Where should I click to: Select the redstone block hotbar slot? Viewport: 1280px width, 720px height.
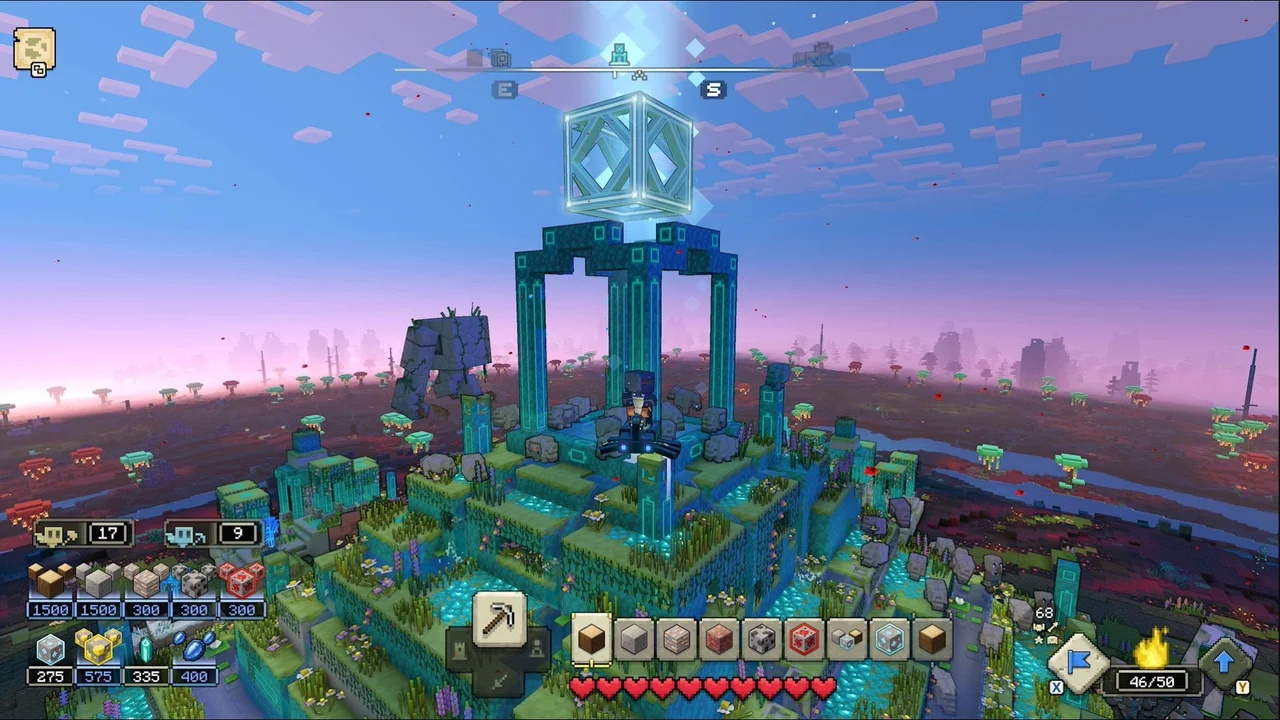[x=805, y=640]
